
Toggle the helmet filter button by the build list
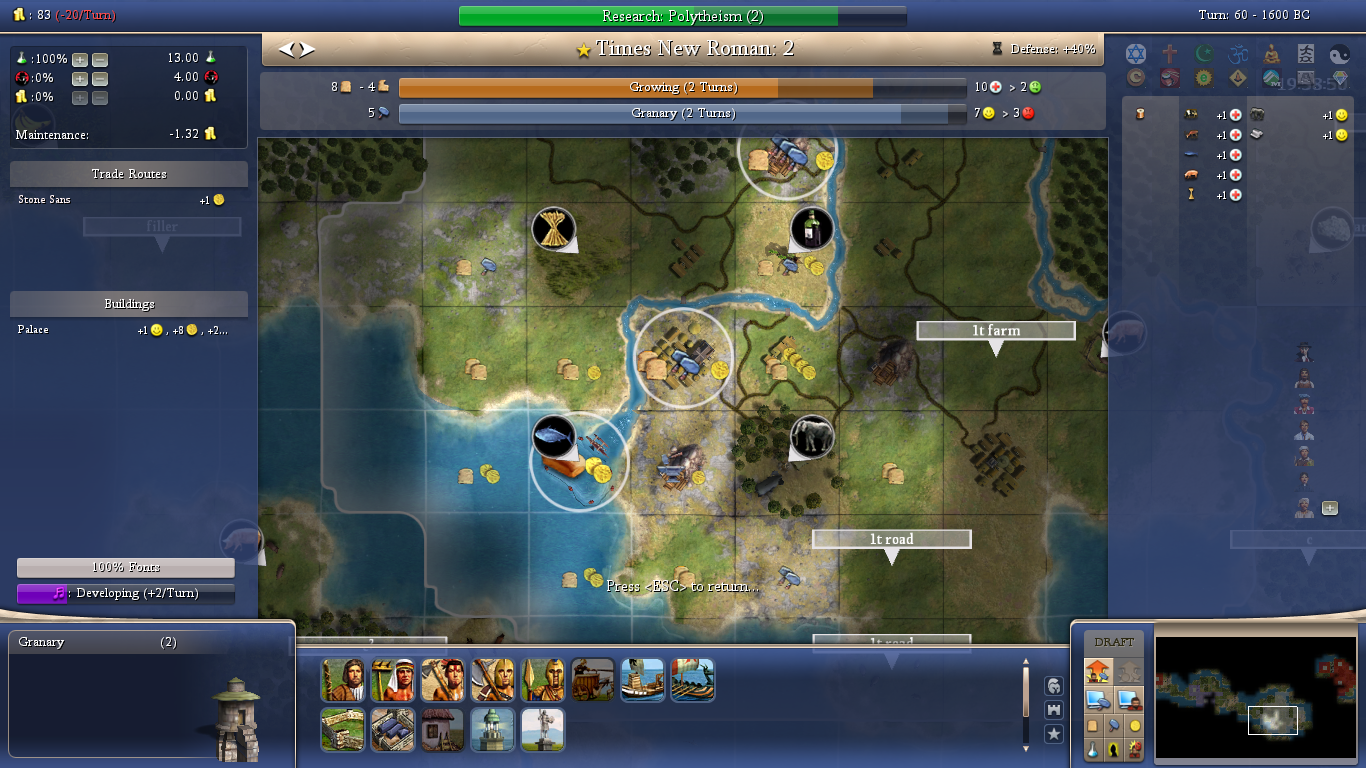1053,685
